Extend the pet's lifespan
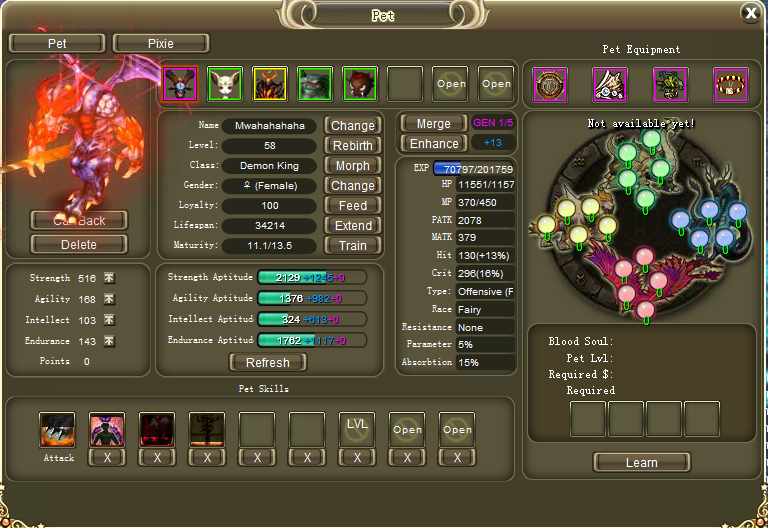Image resolution: width=768 pixels, height=528 pixels. pos(352,226)
